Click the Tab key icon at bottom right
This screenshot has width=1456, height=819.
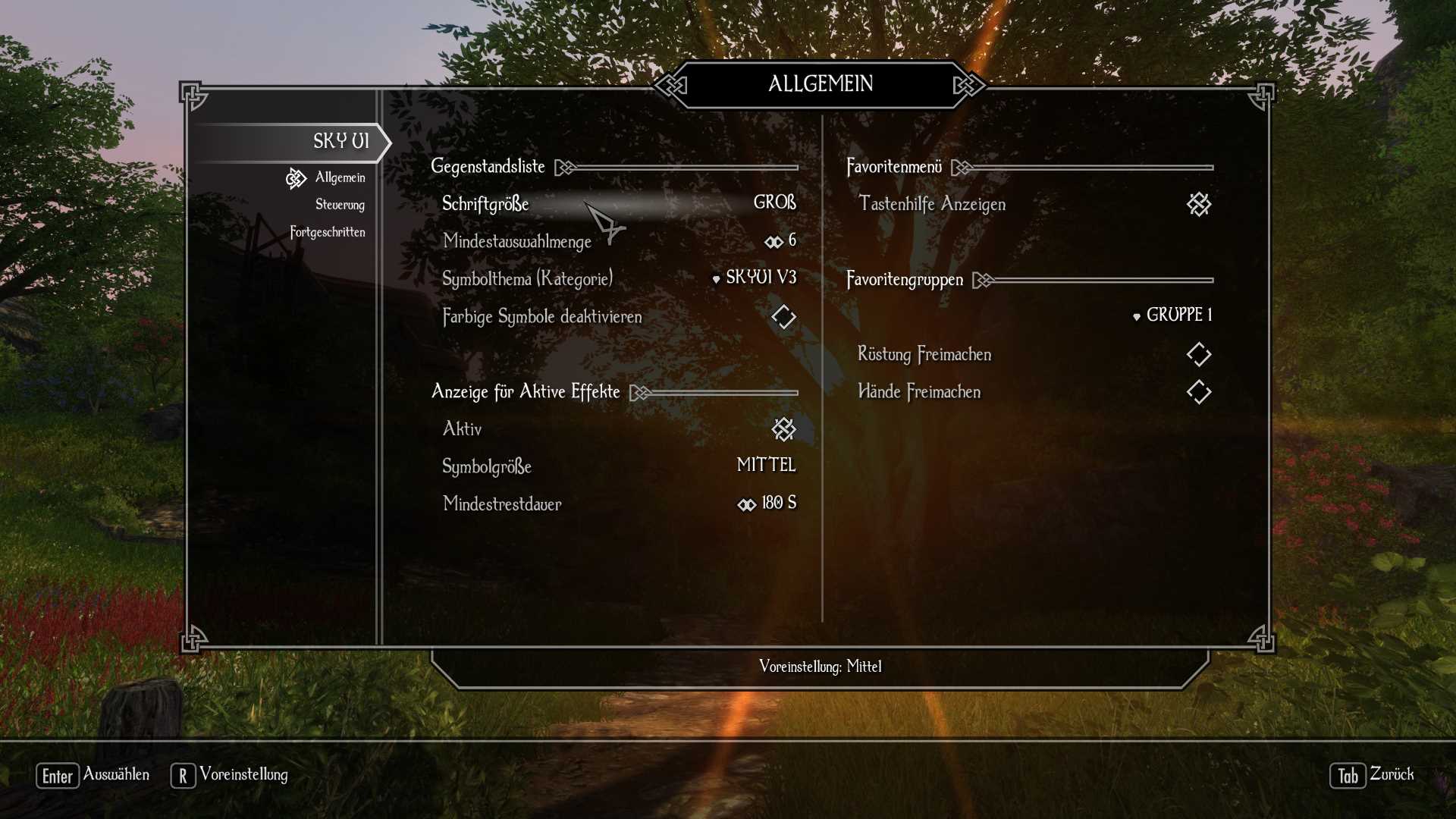tap(1347, 776)
